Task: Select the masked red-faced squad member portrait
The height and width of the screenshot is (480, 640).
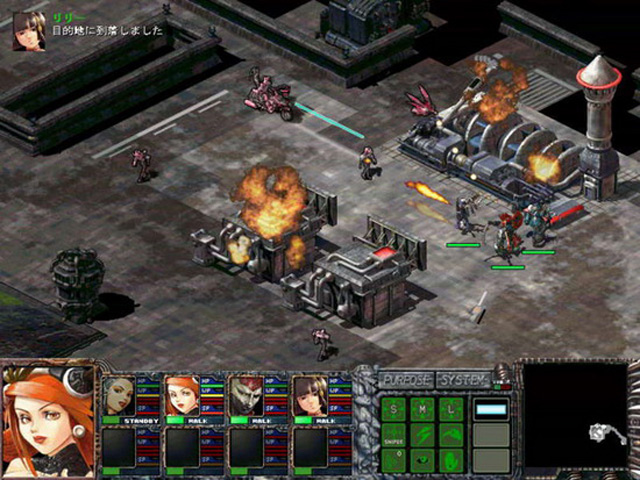Action: [x=245, y=395]
